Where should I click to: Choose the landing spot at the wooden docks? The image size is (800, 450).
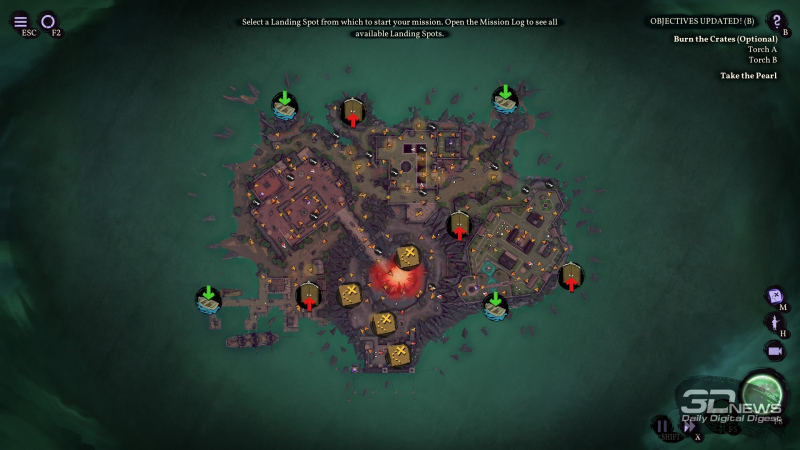point(208,299)
